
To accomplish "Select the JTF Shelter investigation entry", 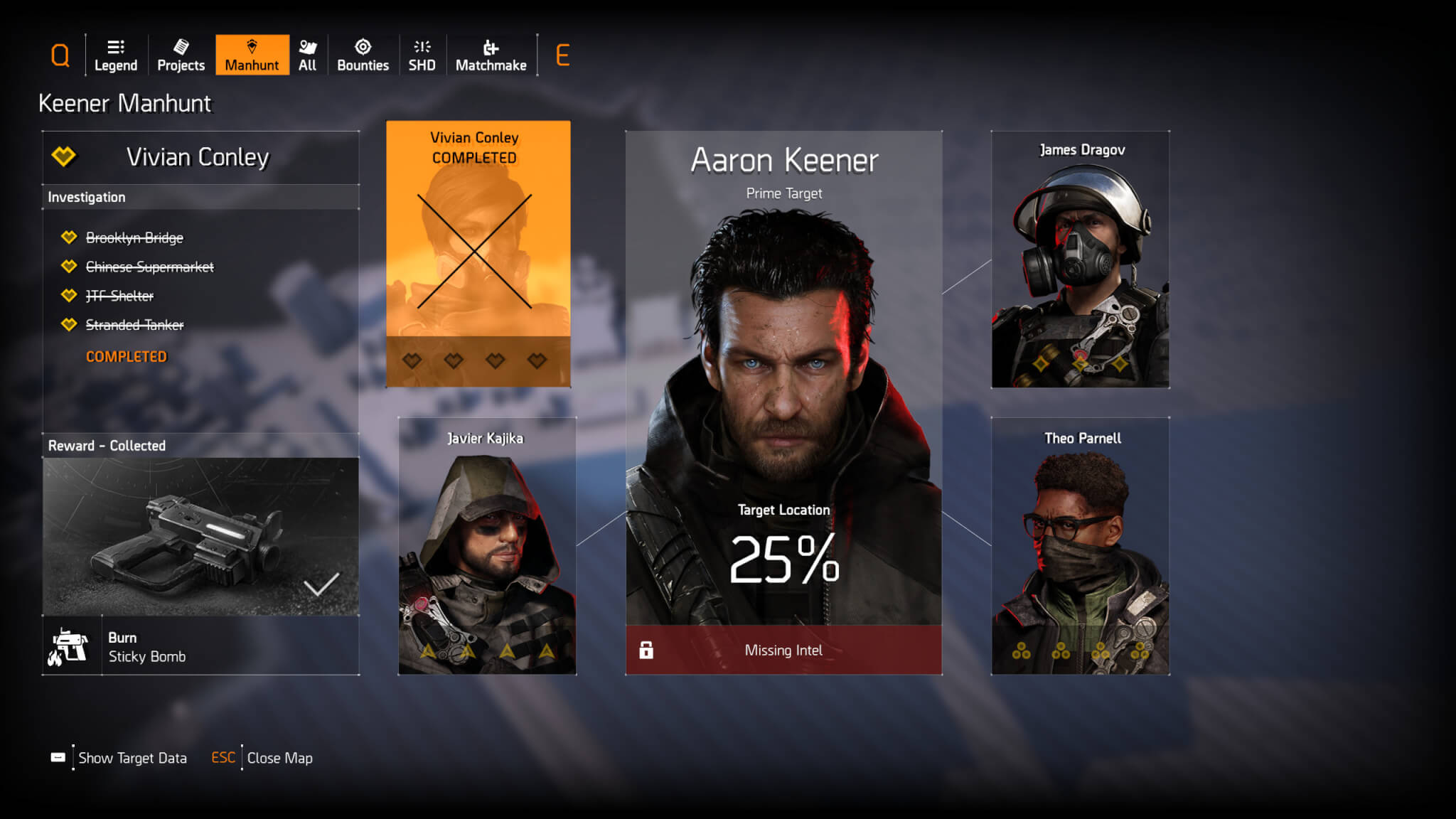I will [119, 296].
